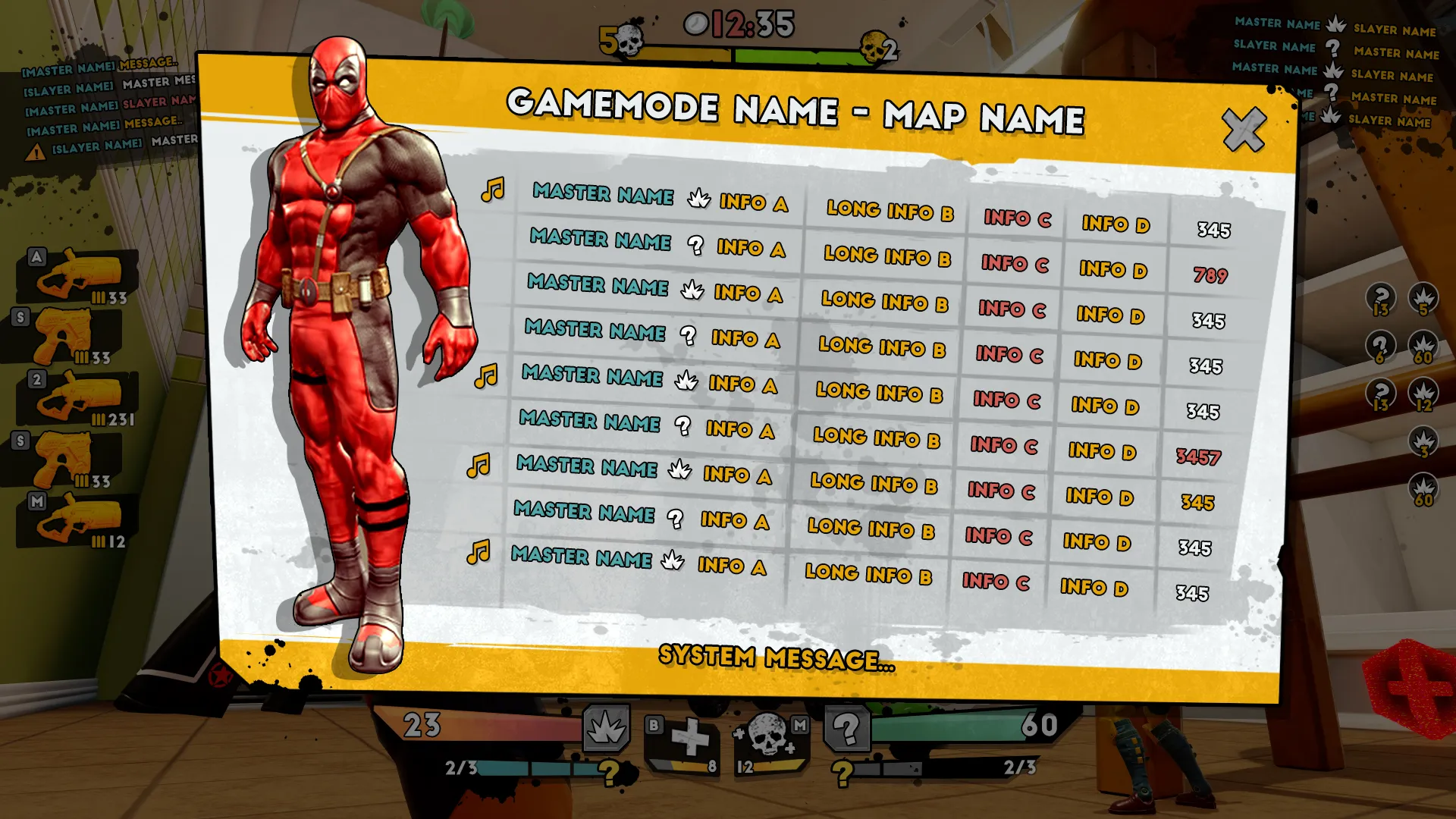
Task: Choose the splat icon numbered 12
Action: tap(1423, 395)
